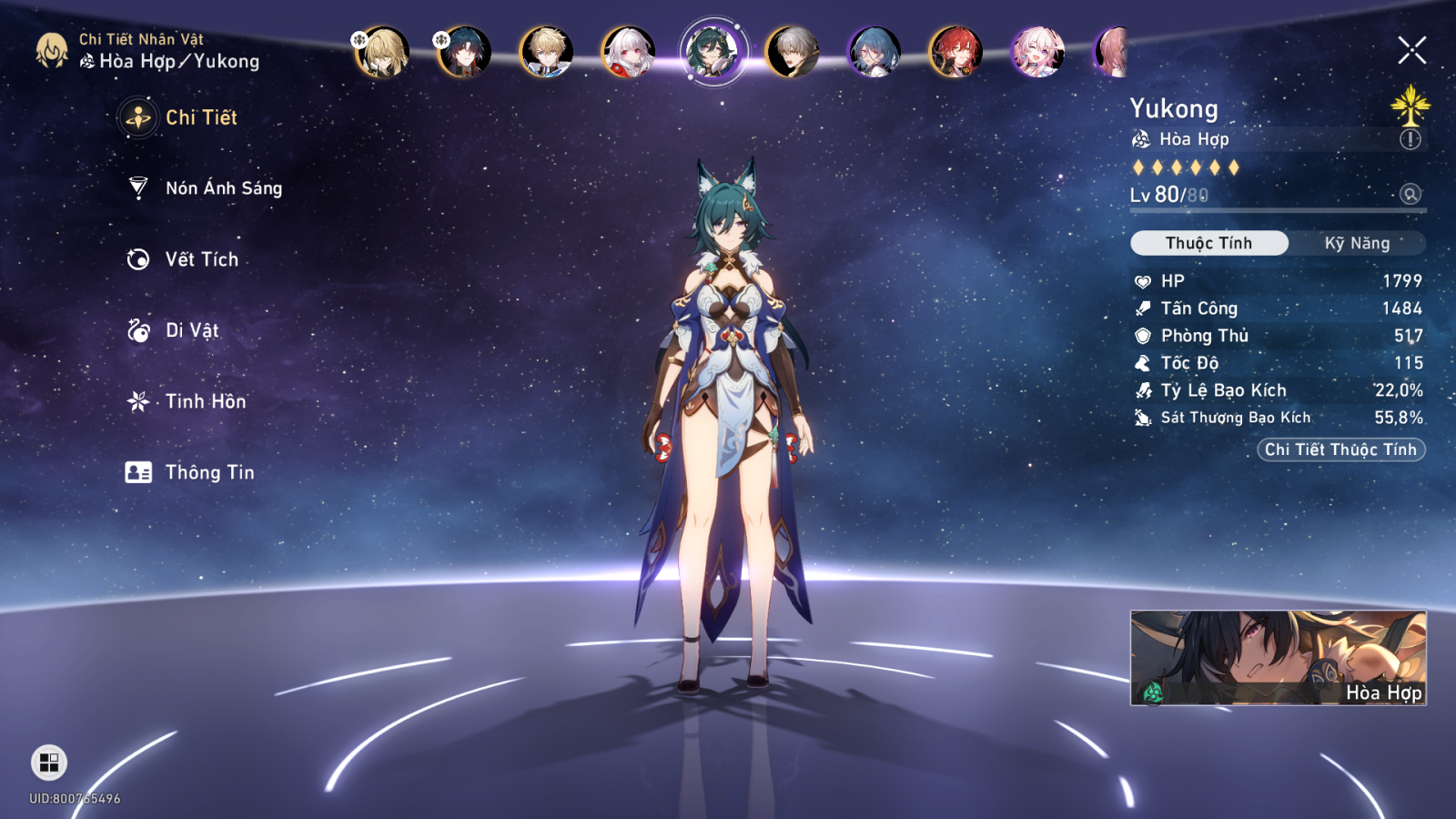
Task: Choose the pink-haired character portrait
Action: 1037,52
